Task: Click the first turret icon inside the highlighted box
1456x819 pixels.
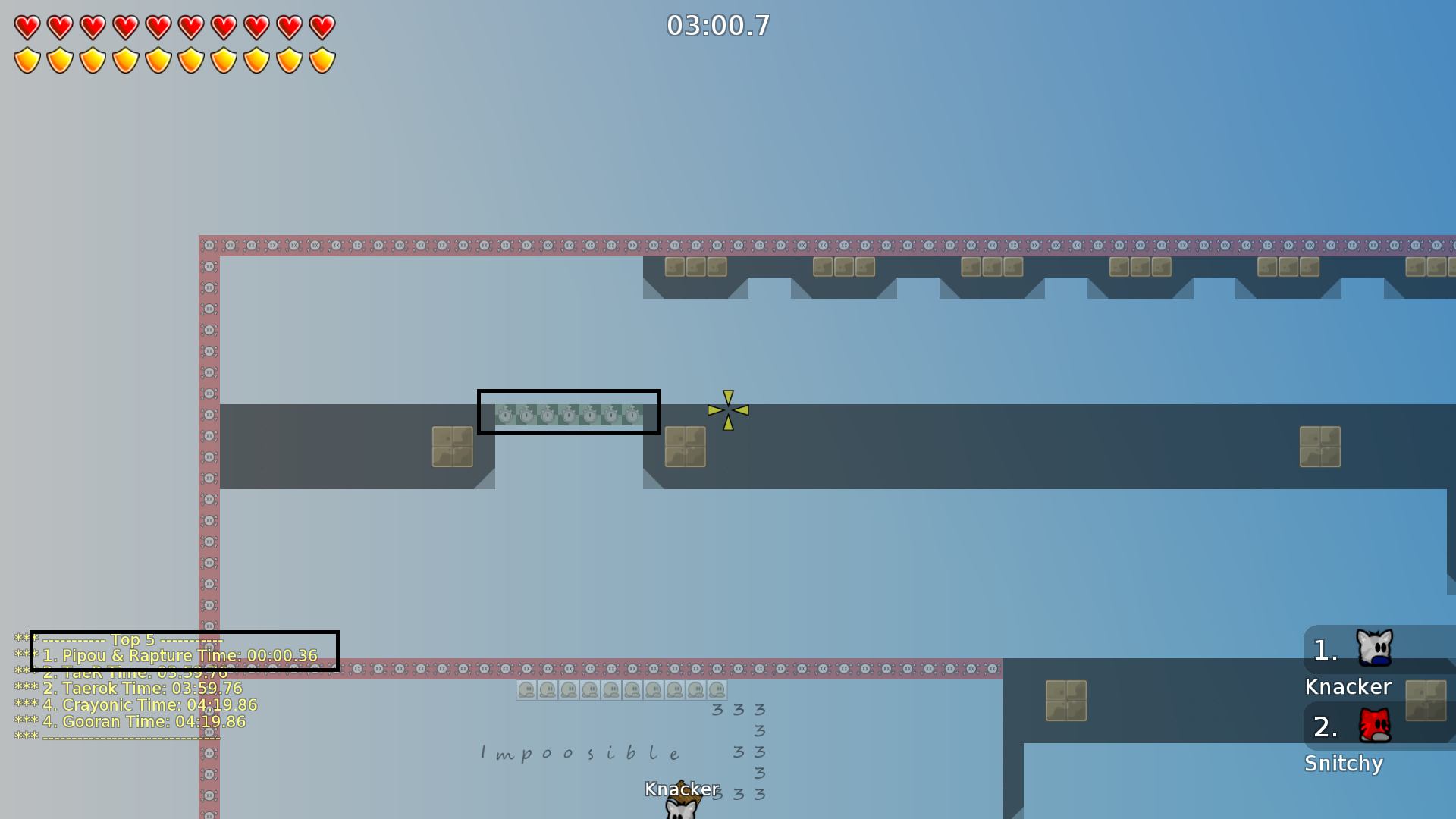Action: point(504,414)
